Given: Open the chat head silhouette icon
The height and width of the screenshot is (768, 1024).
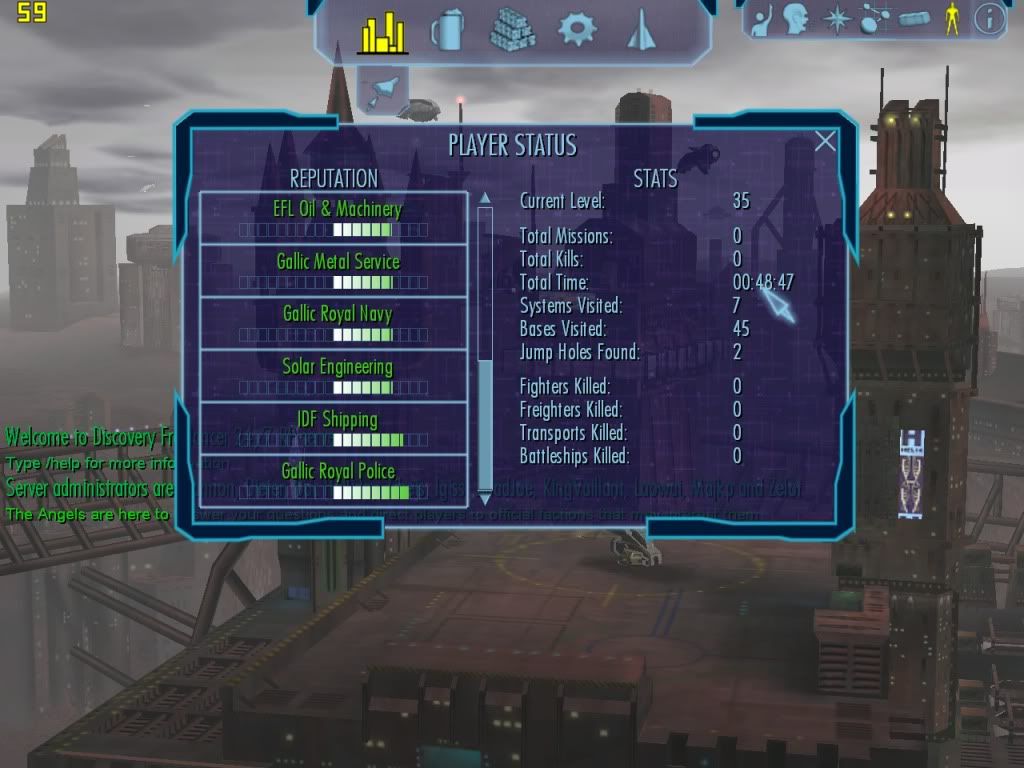Looking at the screenshot, I should click(796, 19).
